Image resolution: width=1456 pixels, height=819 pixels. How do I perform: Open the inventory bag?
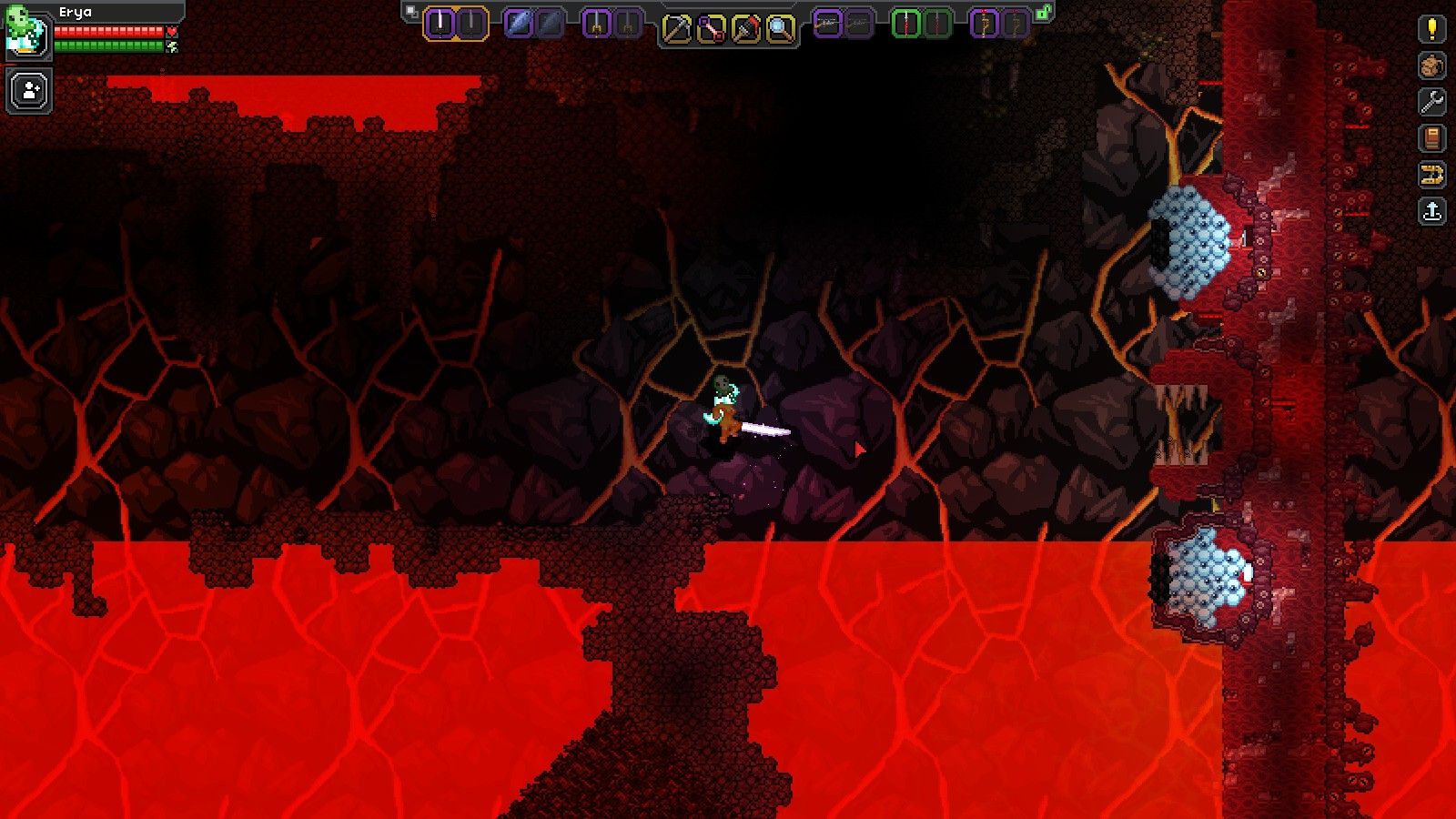(1431, 65)
